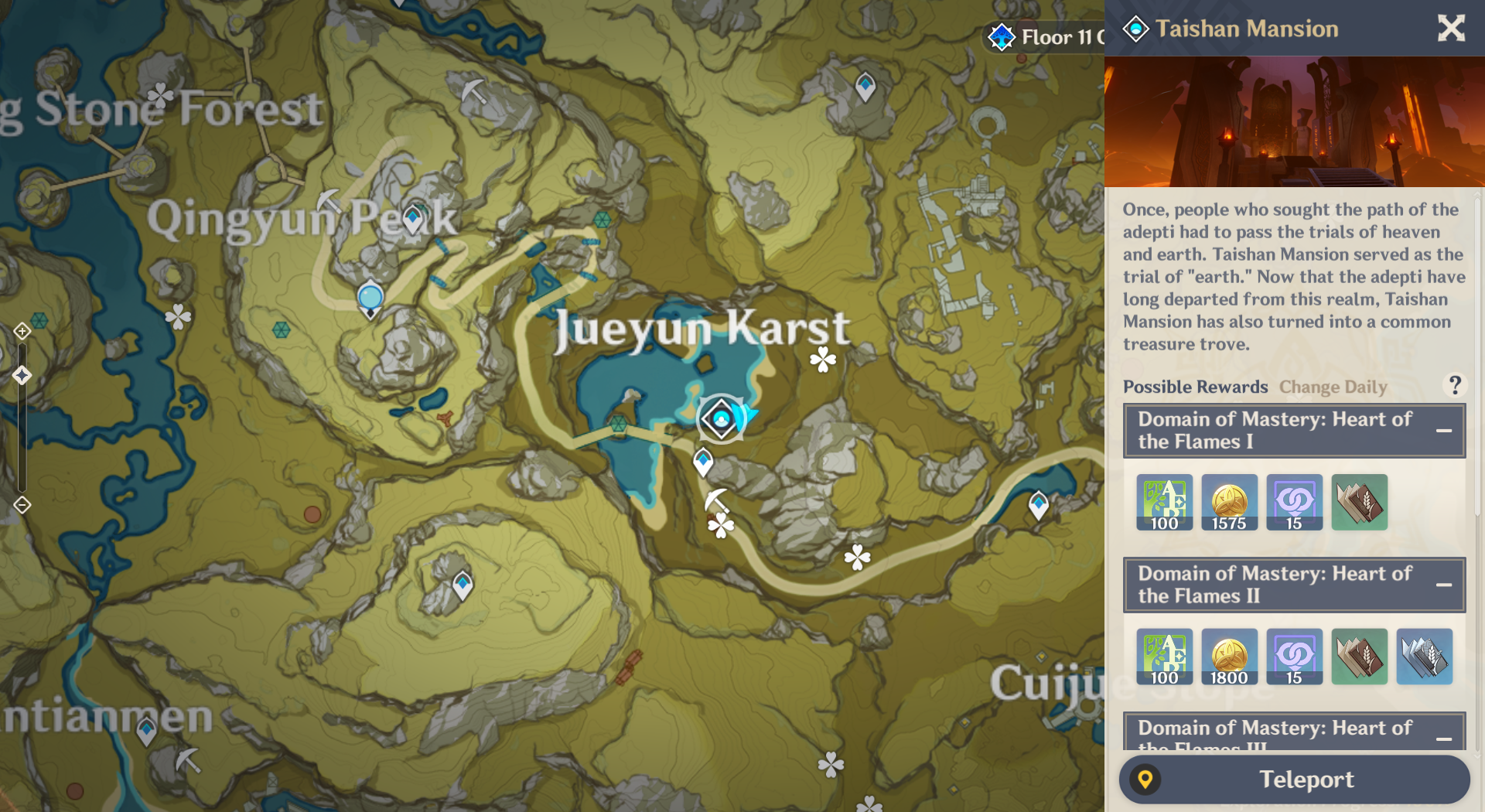The height and width of the screenshot is (812, 1485).
Task: Close the Taishan Mansion info panel
Action: 1451,29
